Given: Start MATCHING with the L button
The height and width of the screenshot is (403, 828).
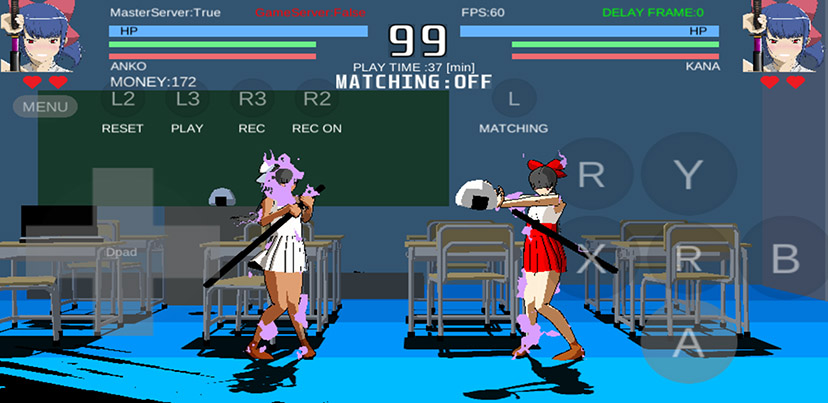Looking at the screenshot, I should [x=514, y=99].
